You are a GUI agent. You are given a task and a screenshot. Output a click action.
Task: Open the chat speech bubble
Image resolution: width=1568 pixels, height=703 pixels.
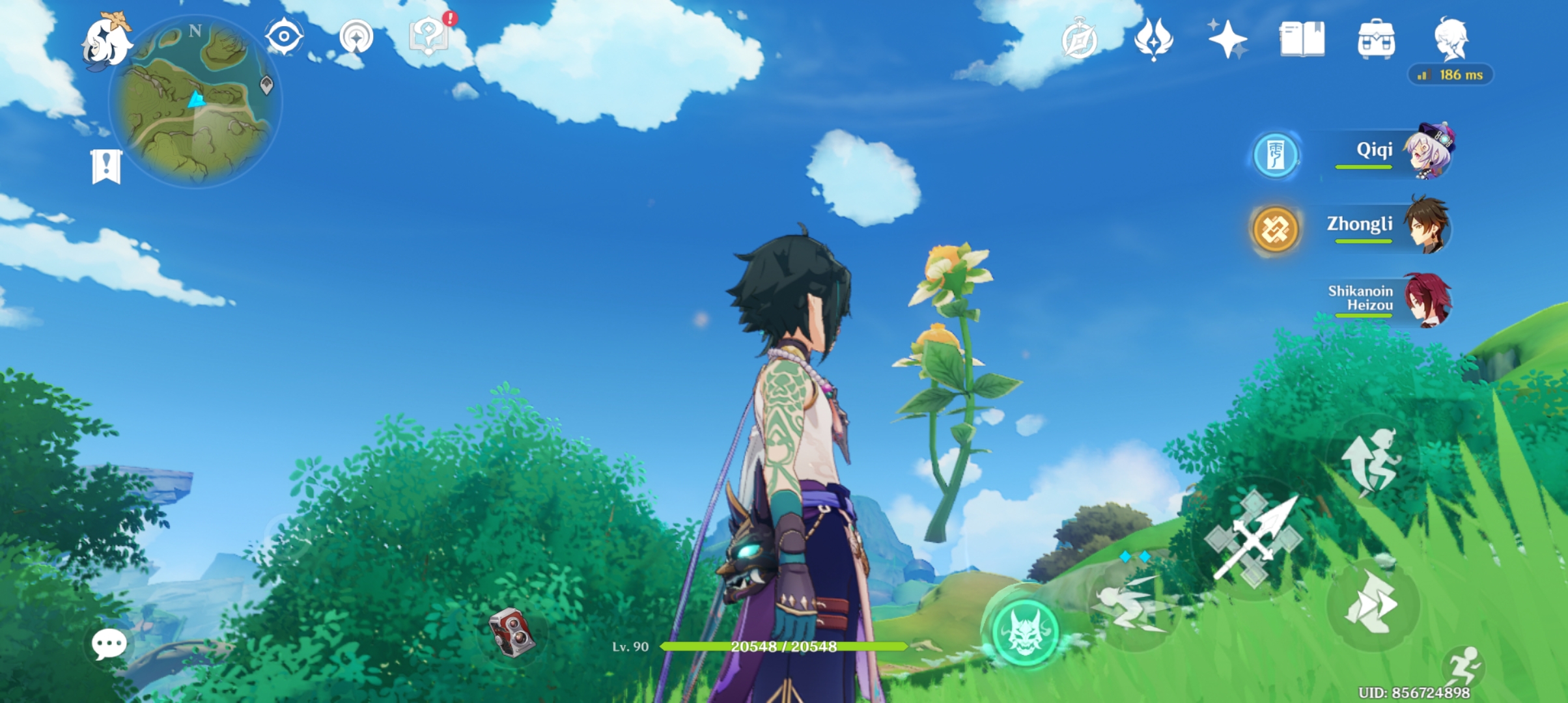(108, 642)
